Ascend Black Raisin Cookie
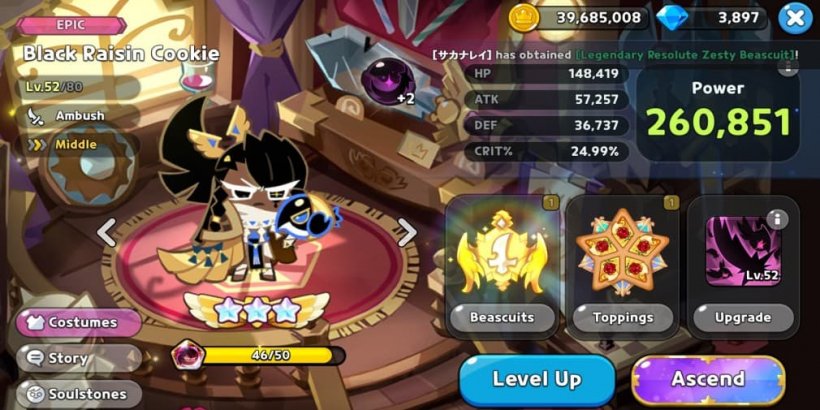The width and height of the screenshot is (820, 410). (708, 380)
